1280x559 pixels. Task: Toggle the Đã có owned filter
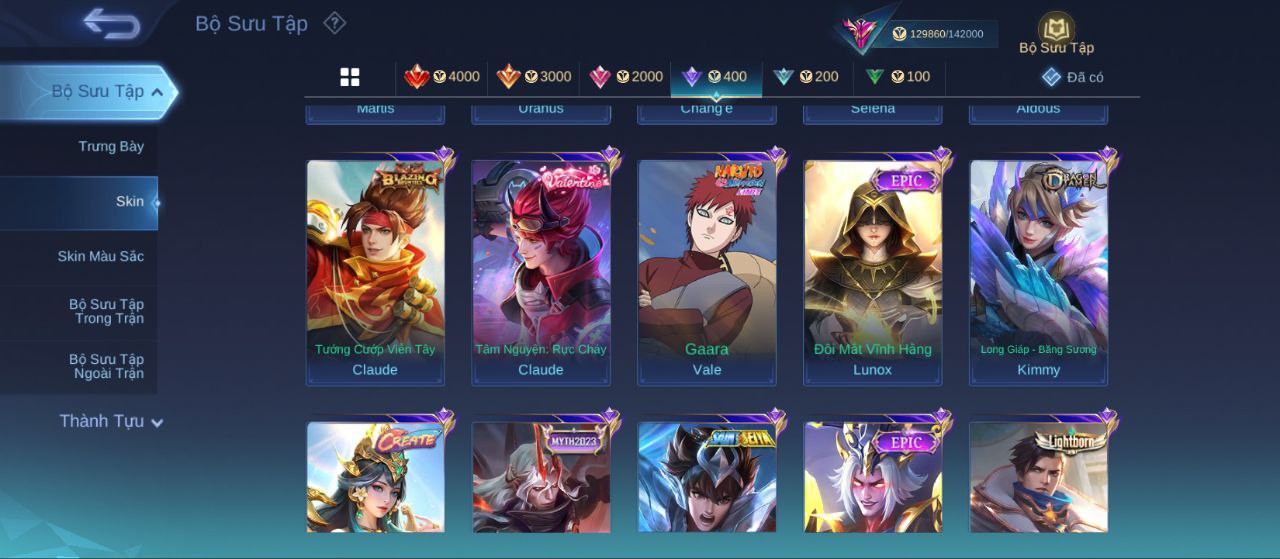tap(1072, 77)
